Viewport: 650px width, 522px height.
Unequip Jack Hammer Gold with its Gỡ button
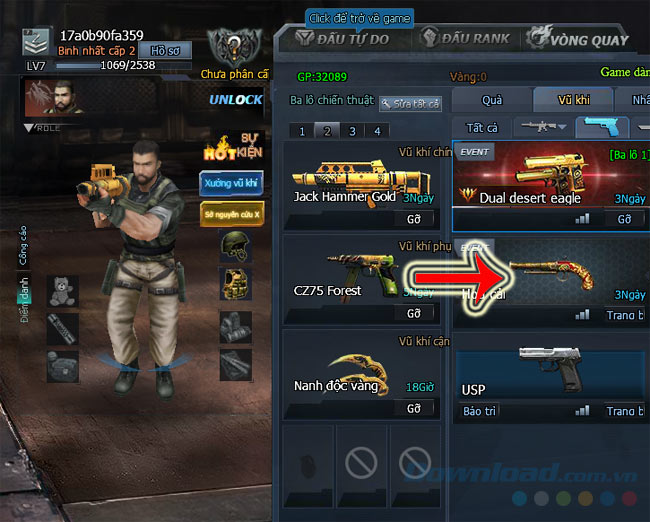pyautogui.click(x=413, y=218)
